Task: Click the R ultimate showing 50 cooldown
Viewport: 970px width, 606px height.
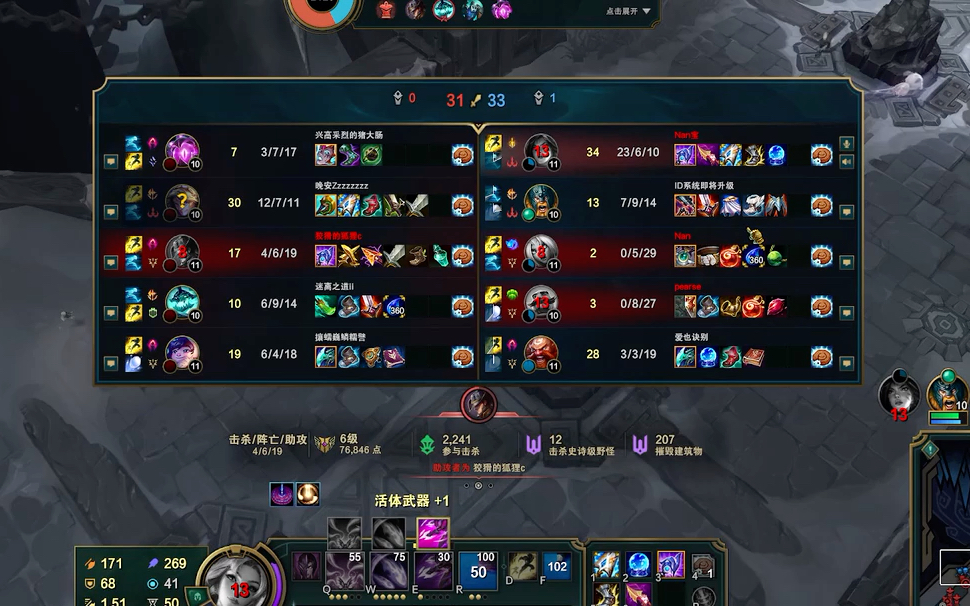Action: point(479,571)
